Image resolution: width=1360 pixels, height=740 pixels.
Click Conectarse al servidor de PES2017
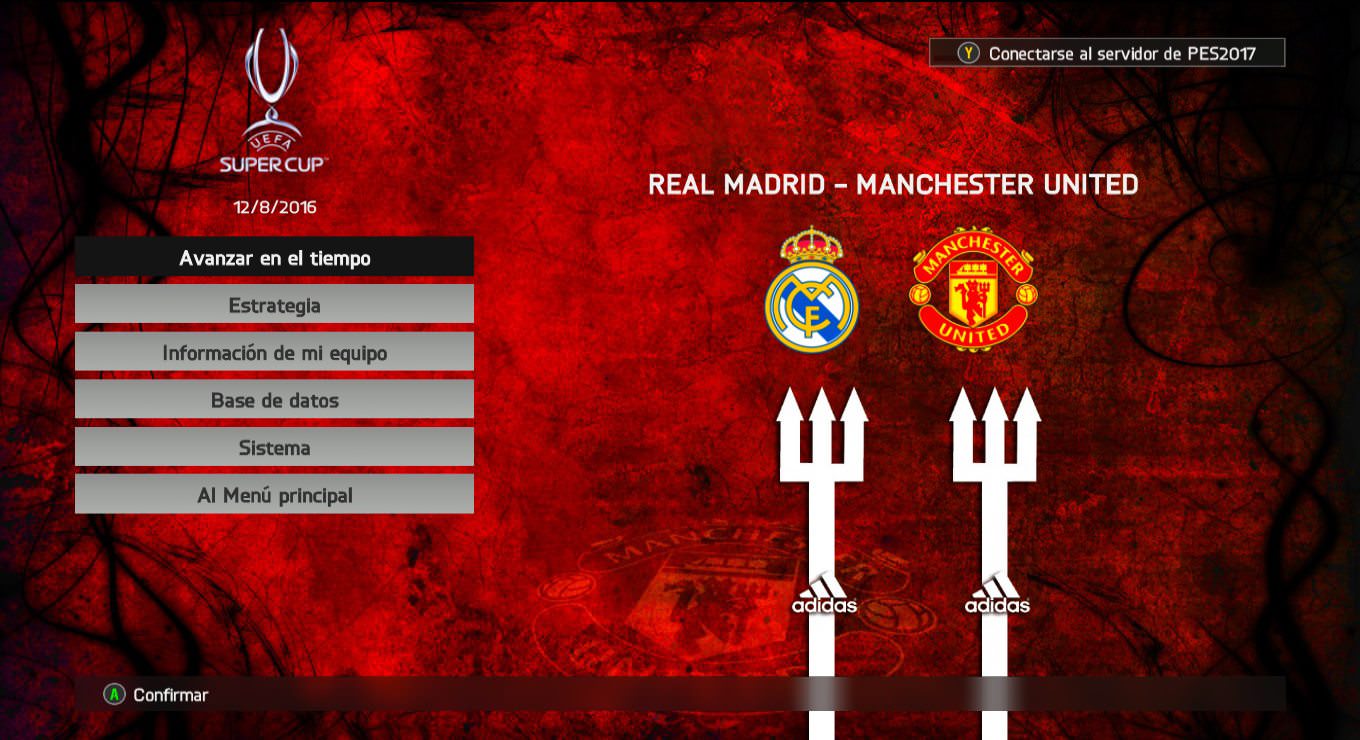[x=1107, y=53]
